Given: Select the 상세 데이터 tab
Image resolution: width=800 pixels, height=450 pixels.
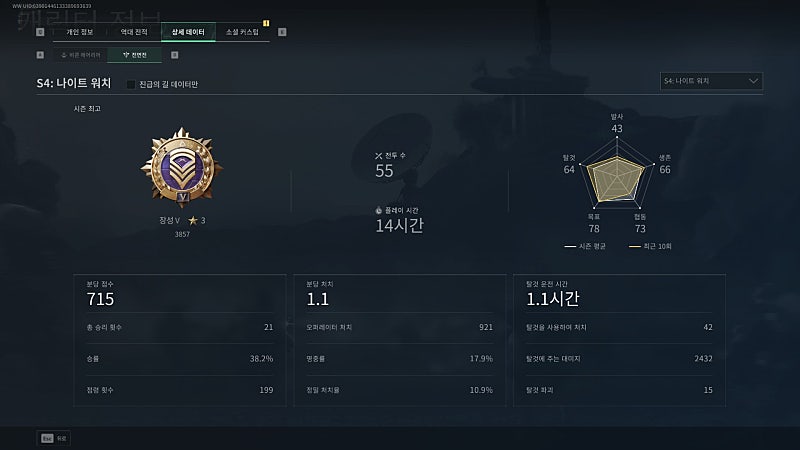Looking at the screenshot, I should [x=188, y=32].
